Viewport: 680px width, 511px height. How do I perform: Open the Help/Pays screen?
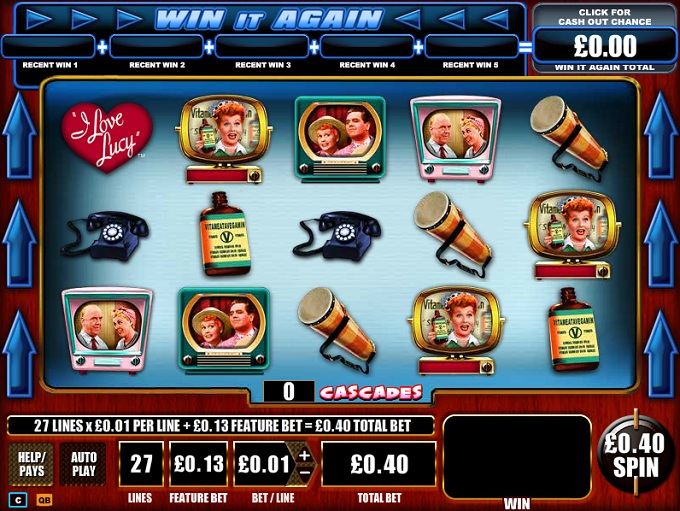point(31,464)
